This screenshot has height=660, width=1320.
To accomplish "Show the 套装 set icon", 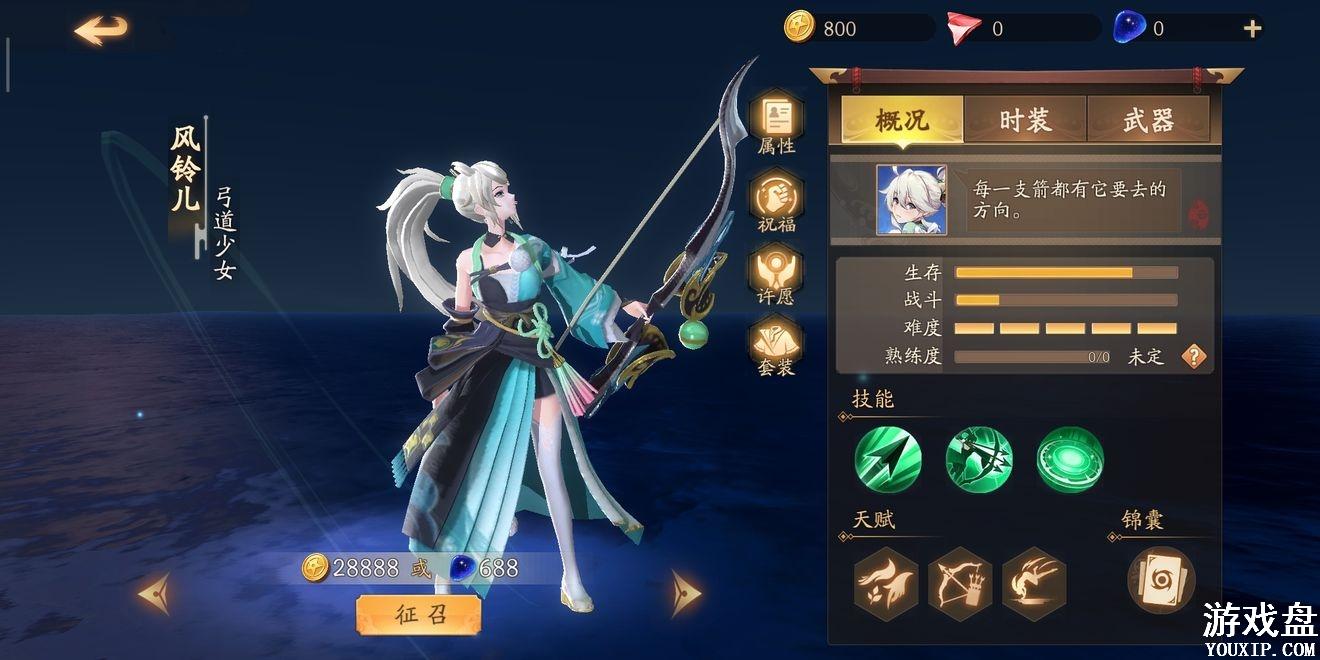I will pos(777,345).
